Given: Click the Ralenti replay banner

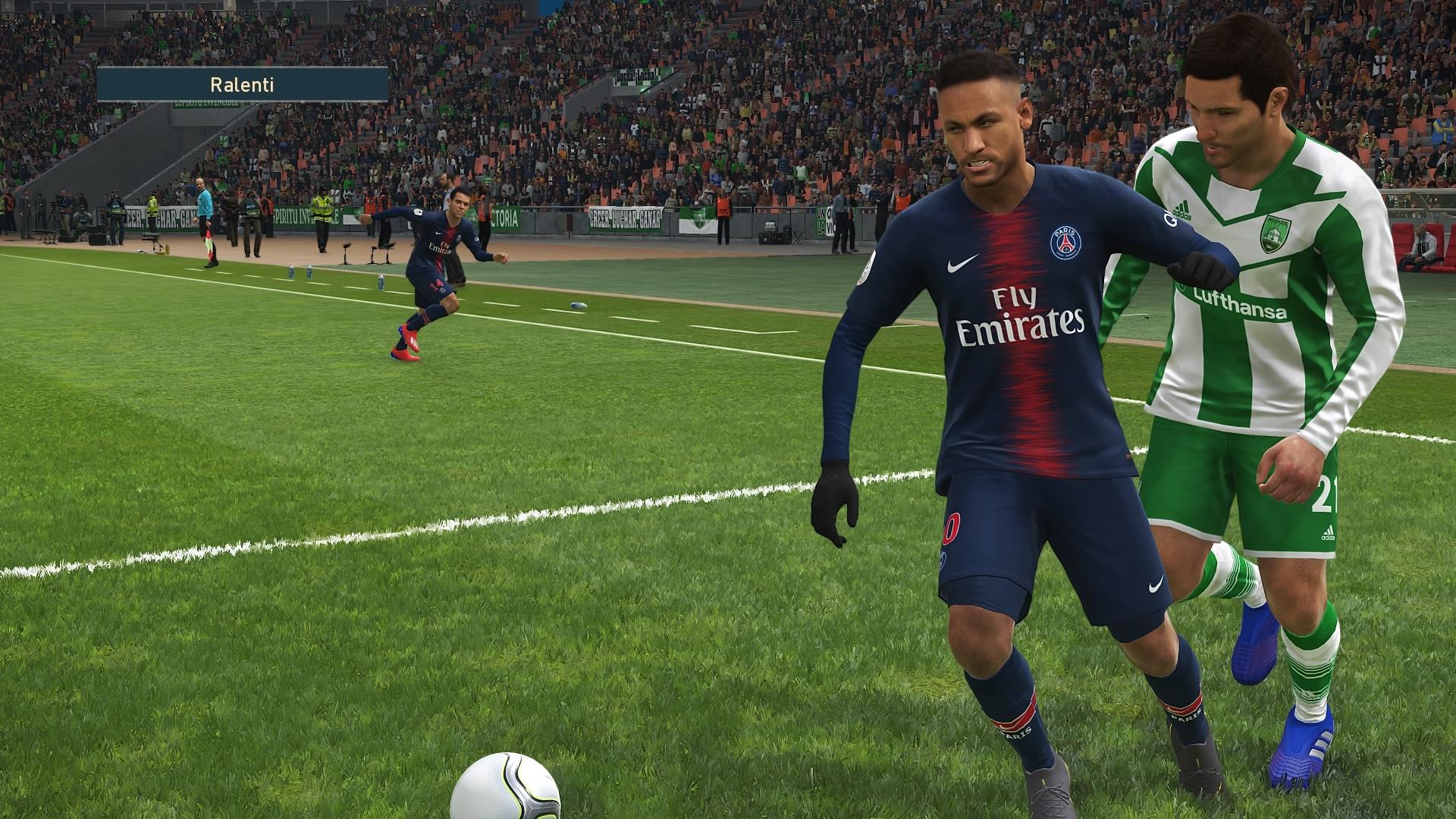Looking at the screenshot, I should click(x=242, y=84).
